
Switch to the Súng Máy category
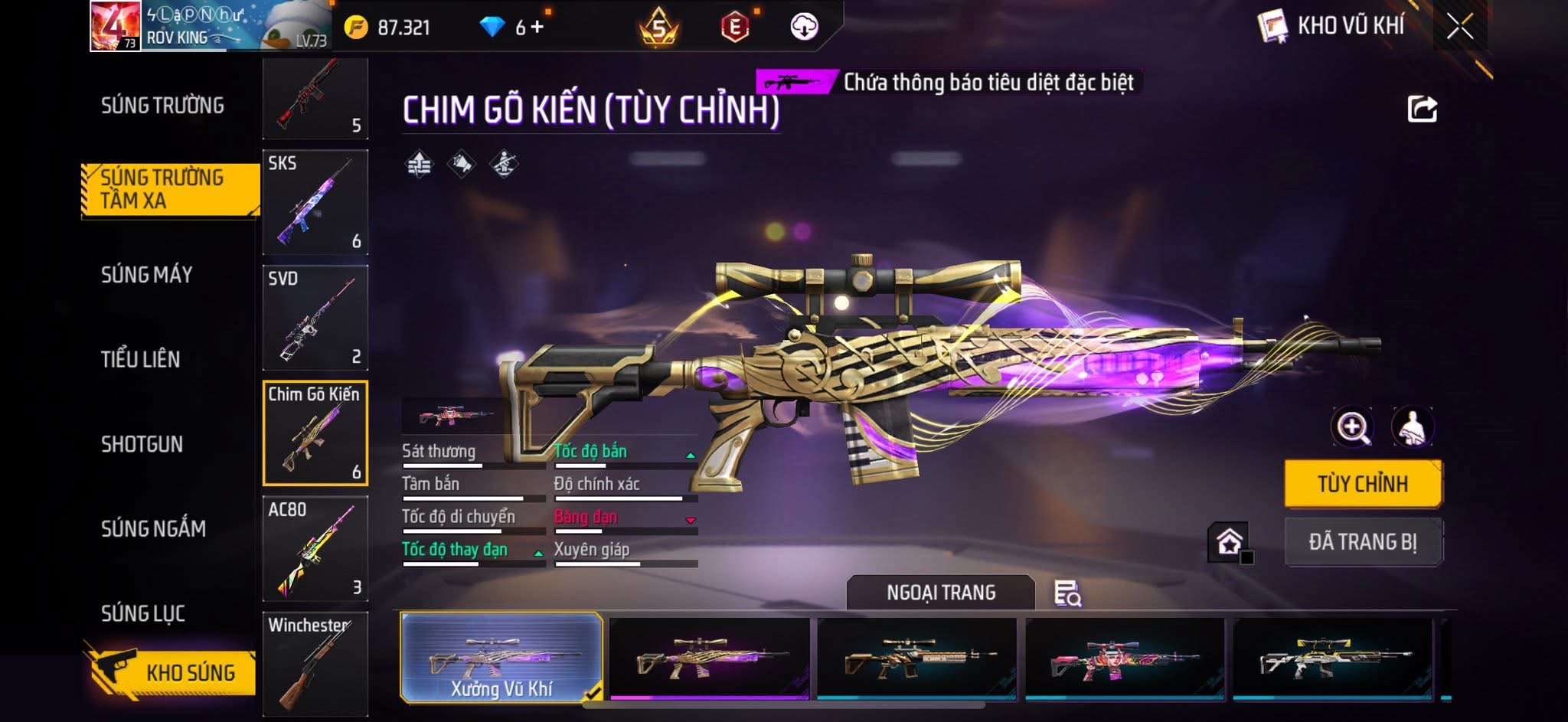pyautogui.click(x=146, y=275)
